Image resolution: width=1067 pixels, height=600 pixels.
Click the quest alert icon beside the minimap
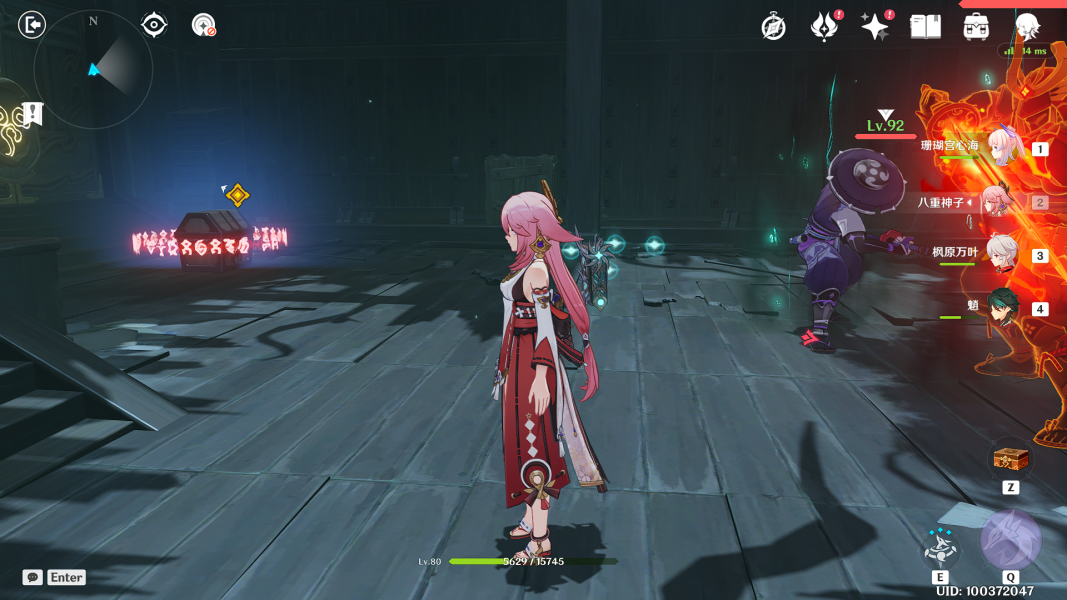[34, 113]
